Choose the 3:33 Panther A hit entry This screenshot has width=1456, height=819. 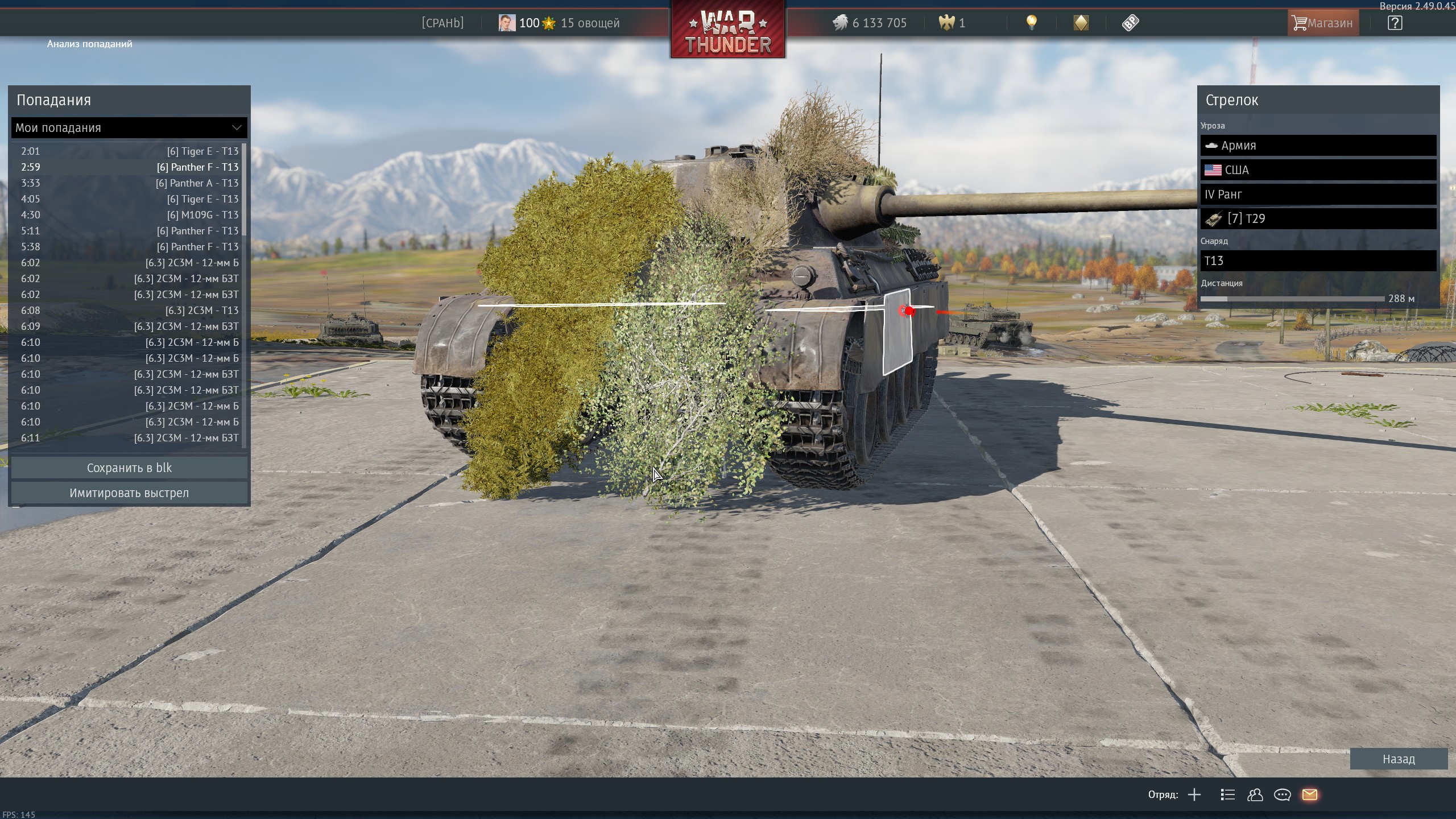click(x=129, y=183)
